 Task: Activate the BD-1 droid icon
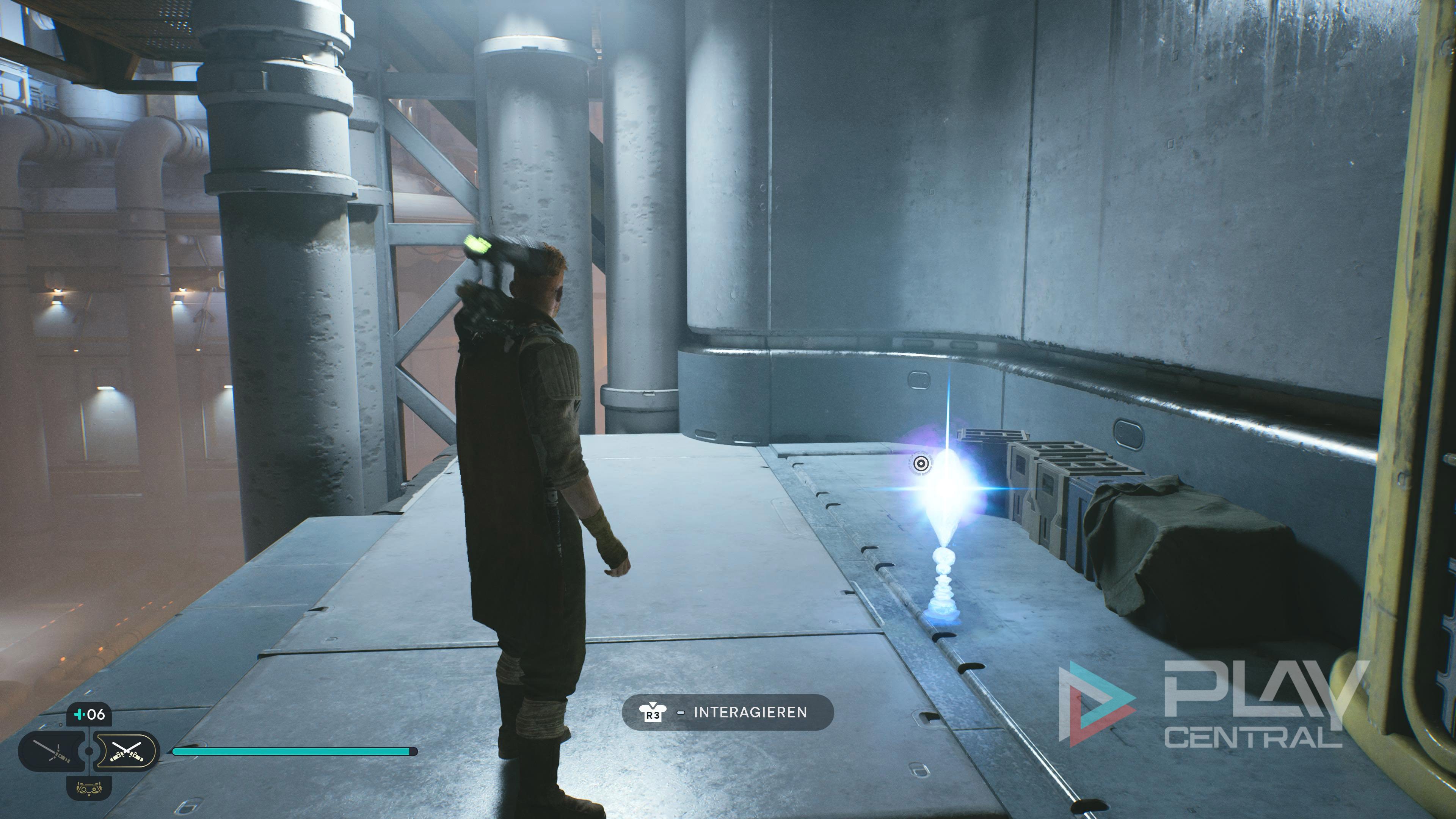pos(89,788)
